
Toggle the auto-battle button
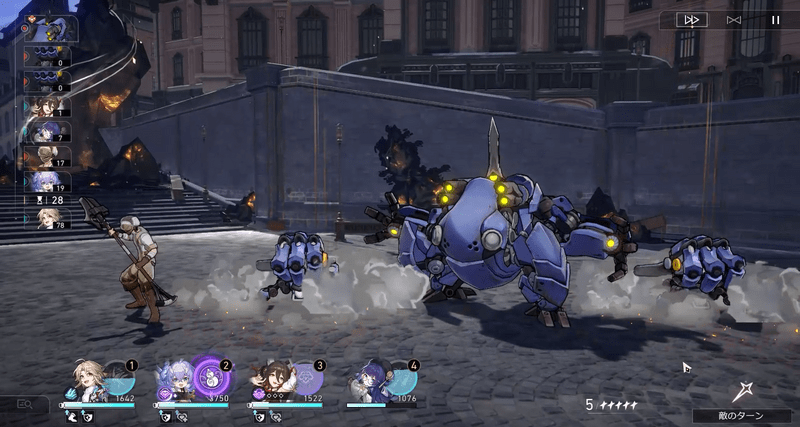(734, 19)
